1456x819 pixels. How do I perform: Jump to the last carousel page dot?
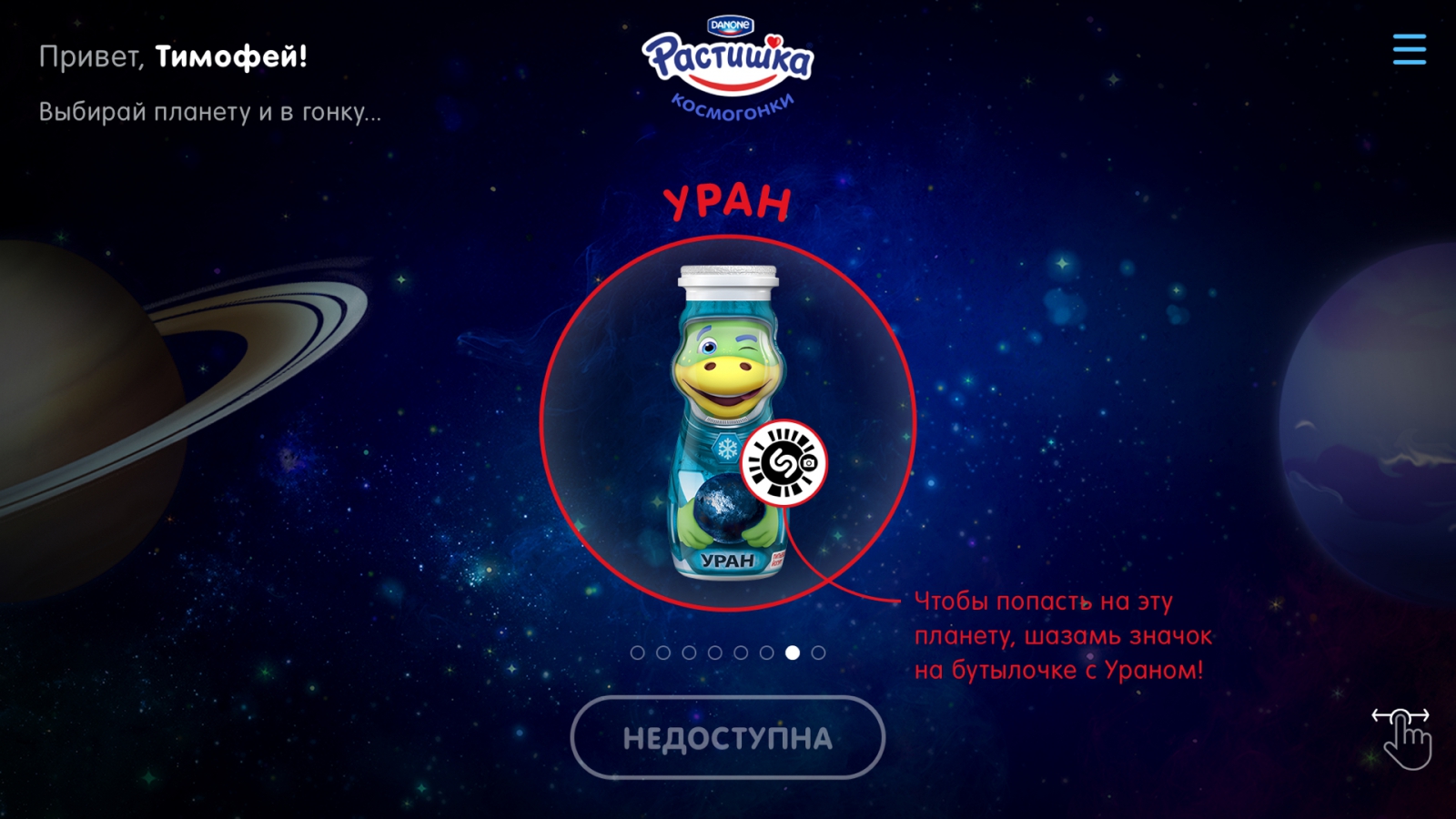point(818,652)
